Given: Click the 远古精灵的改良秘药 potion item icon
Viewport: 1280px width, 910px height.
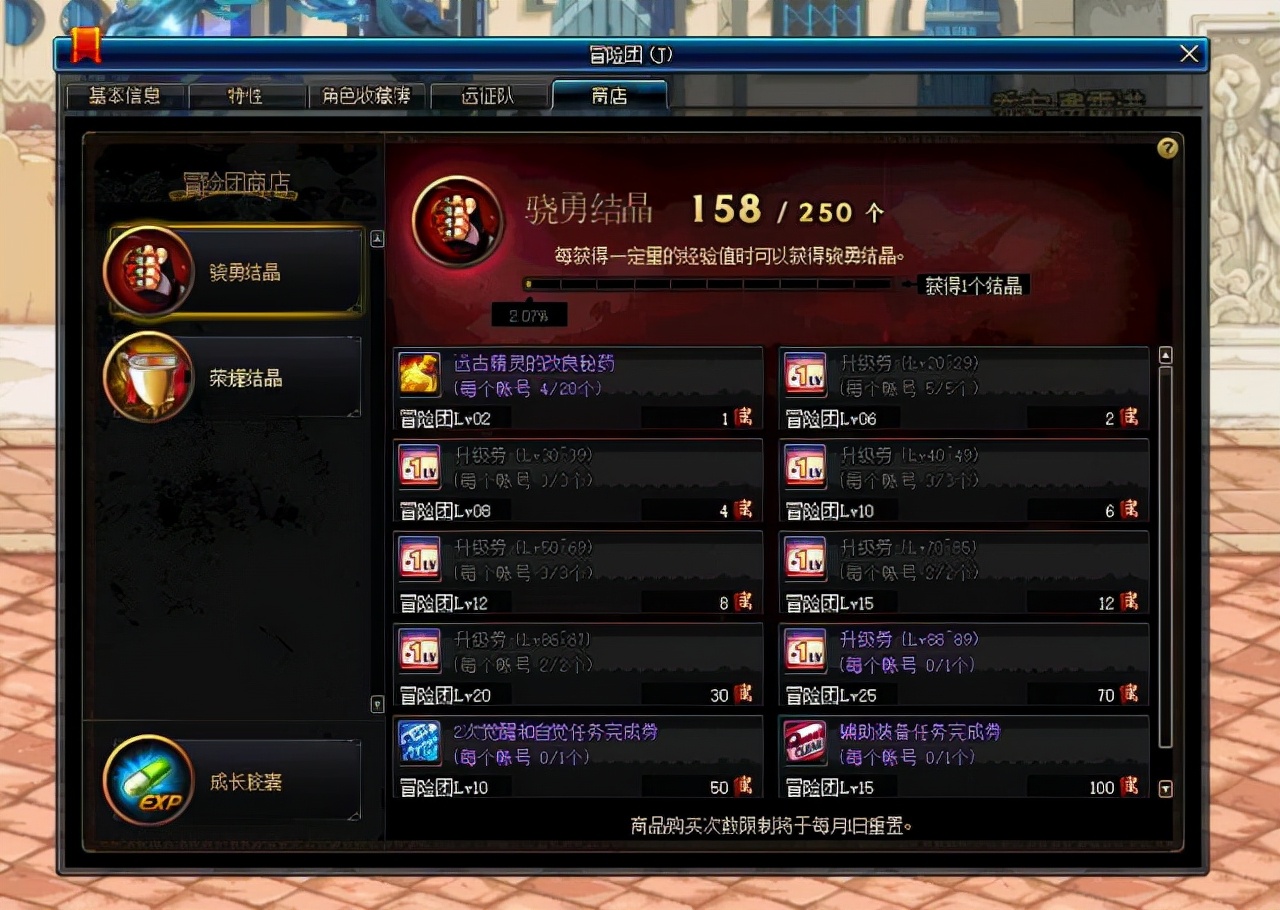Looking at the screenshot, I should [x=419, y=372].
